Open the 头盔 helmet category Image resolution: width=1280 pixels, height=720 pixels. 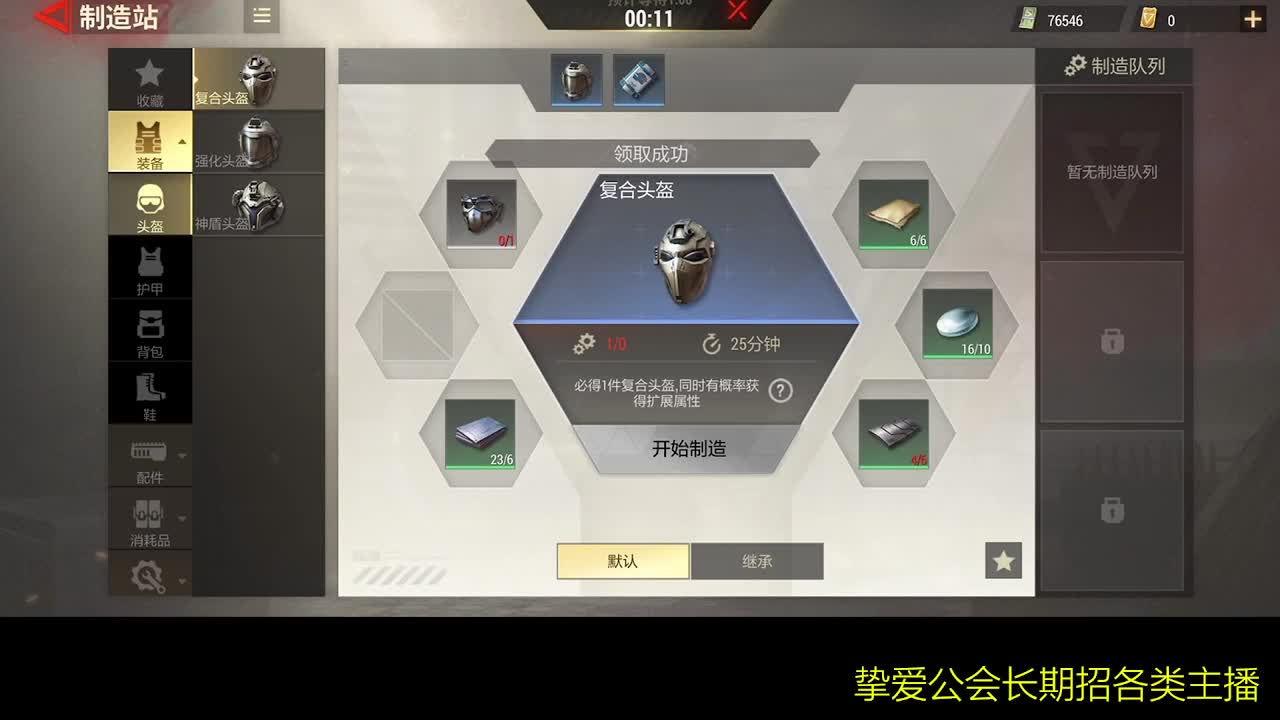tap(149, 204)
